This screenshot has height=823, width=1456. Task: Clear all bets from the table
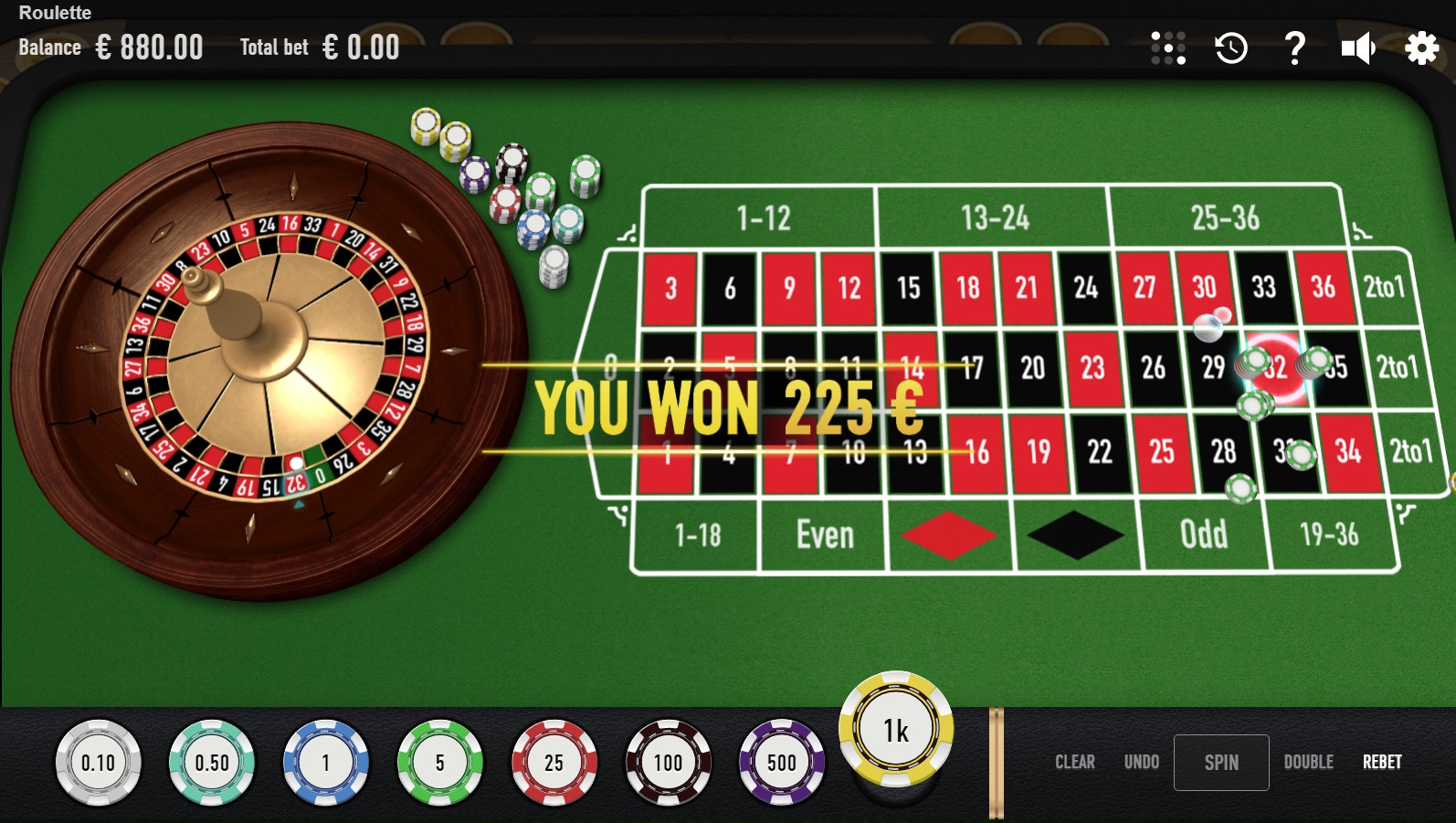coord(1074,763)
